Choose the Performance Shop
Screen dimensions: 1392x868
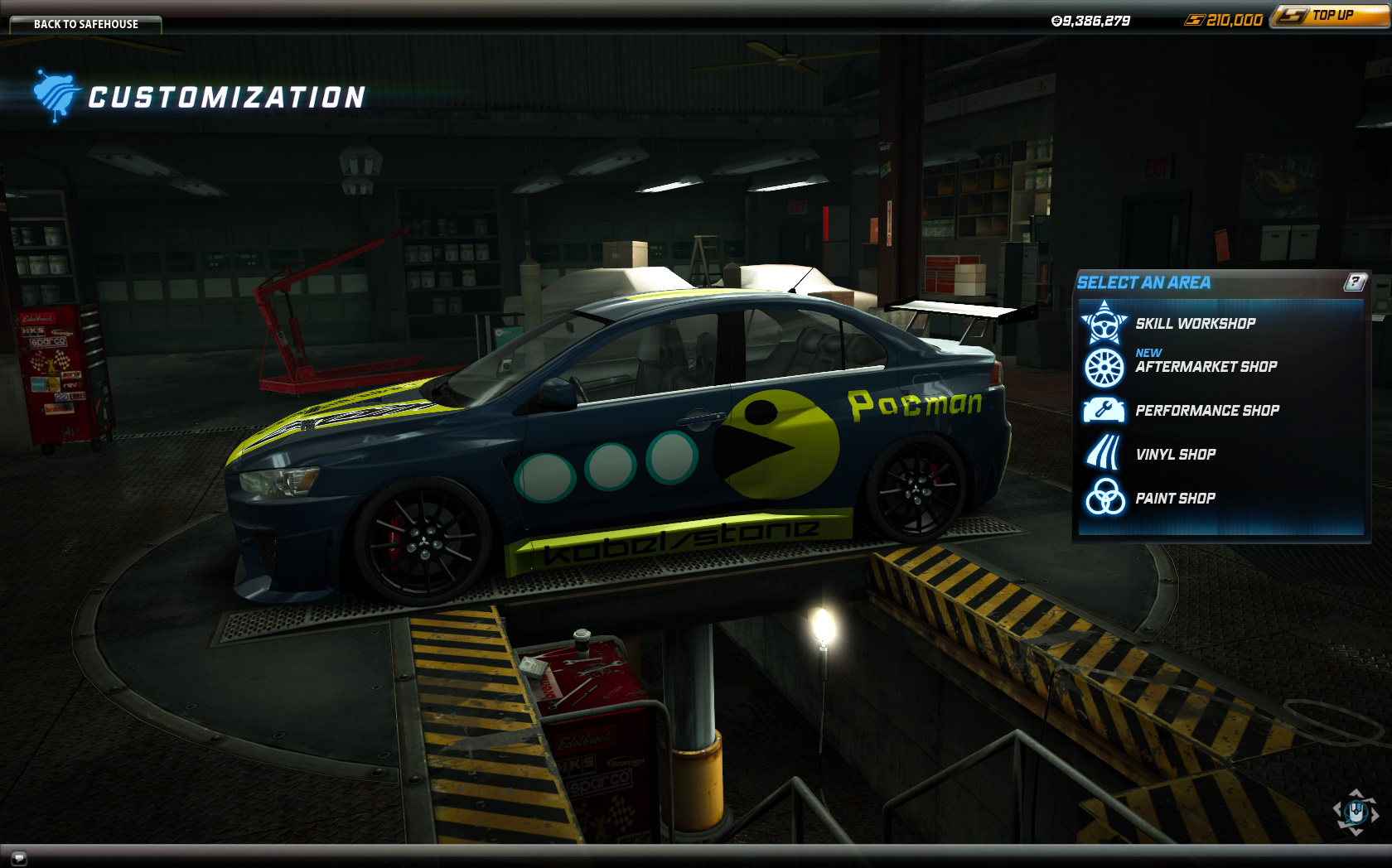pos(1206,411)
